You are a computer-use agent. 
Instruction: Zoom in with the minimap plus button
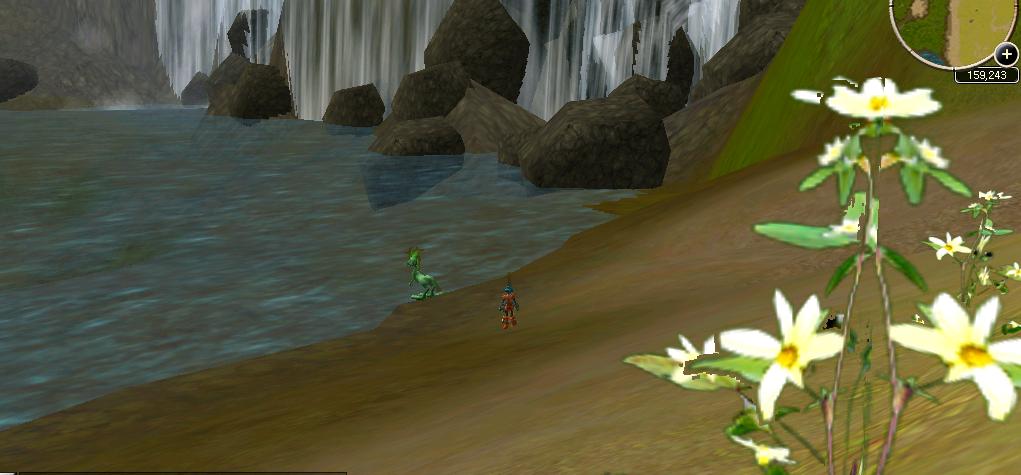coord(1005,56)
